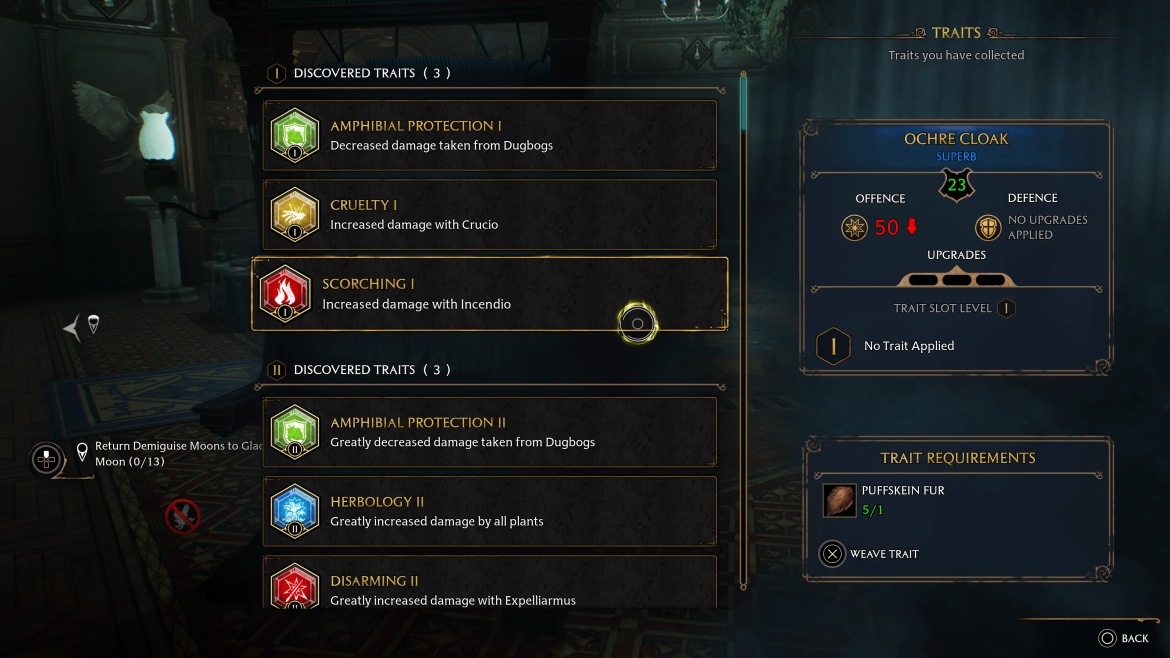Select the Scorching I trait row
The width and height of the screenshot is (1170, 658).
pyautogui.click(x=489, y=294)
